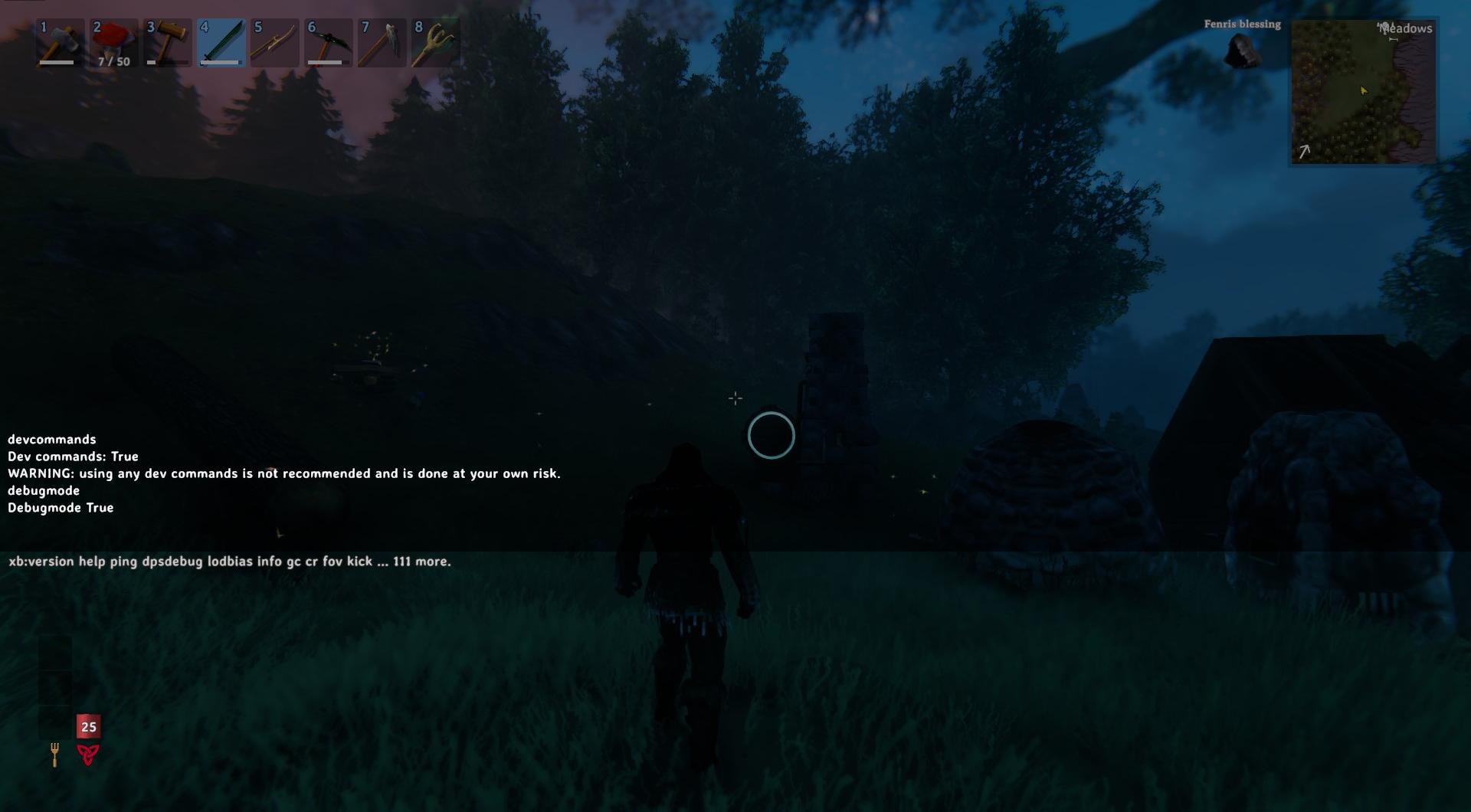Select the building Hammer in slot 3
1471x812 pixels.
[x=167, y=42]
